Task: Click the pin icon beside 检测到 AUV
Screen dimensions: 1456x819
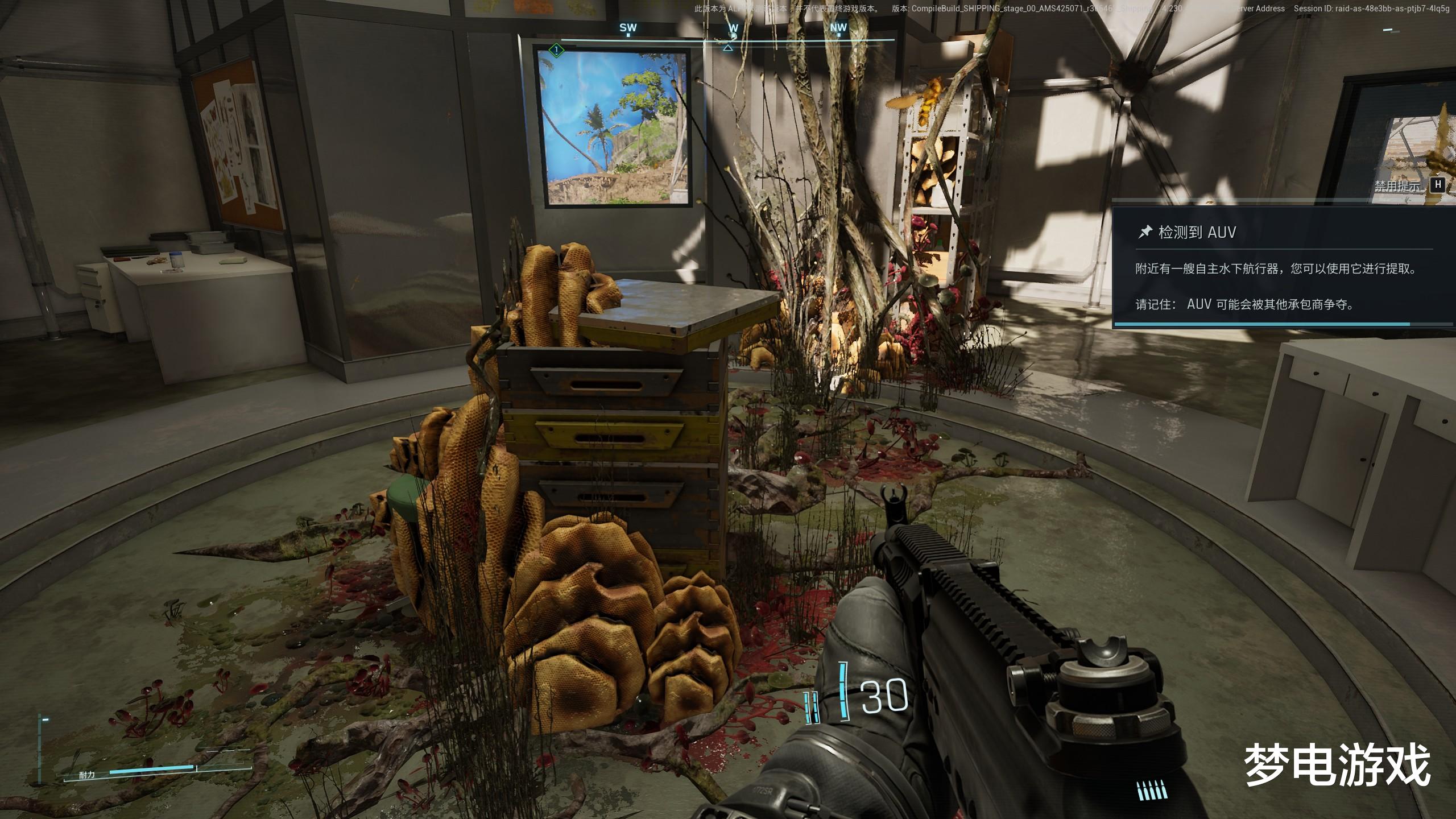Action: (x=1144, y=231)
